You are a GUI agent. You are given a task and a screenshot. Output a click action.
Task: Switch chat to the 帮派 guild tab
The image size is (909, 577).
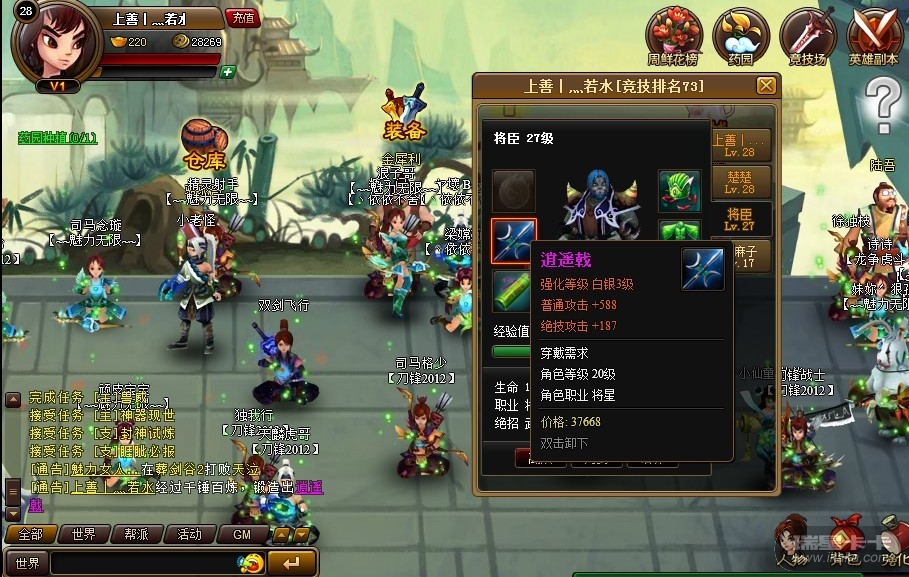(x=136, y=534)
